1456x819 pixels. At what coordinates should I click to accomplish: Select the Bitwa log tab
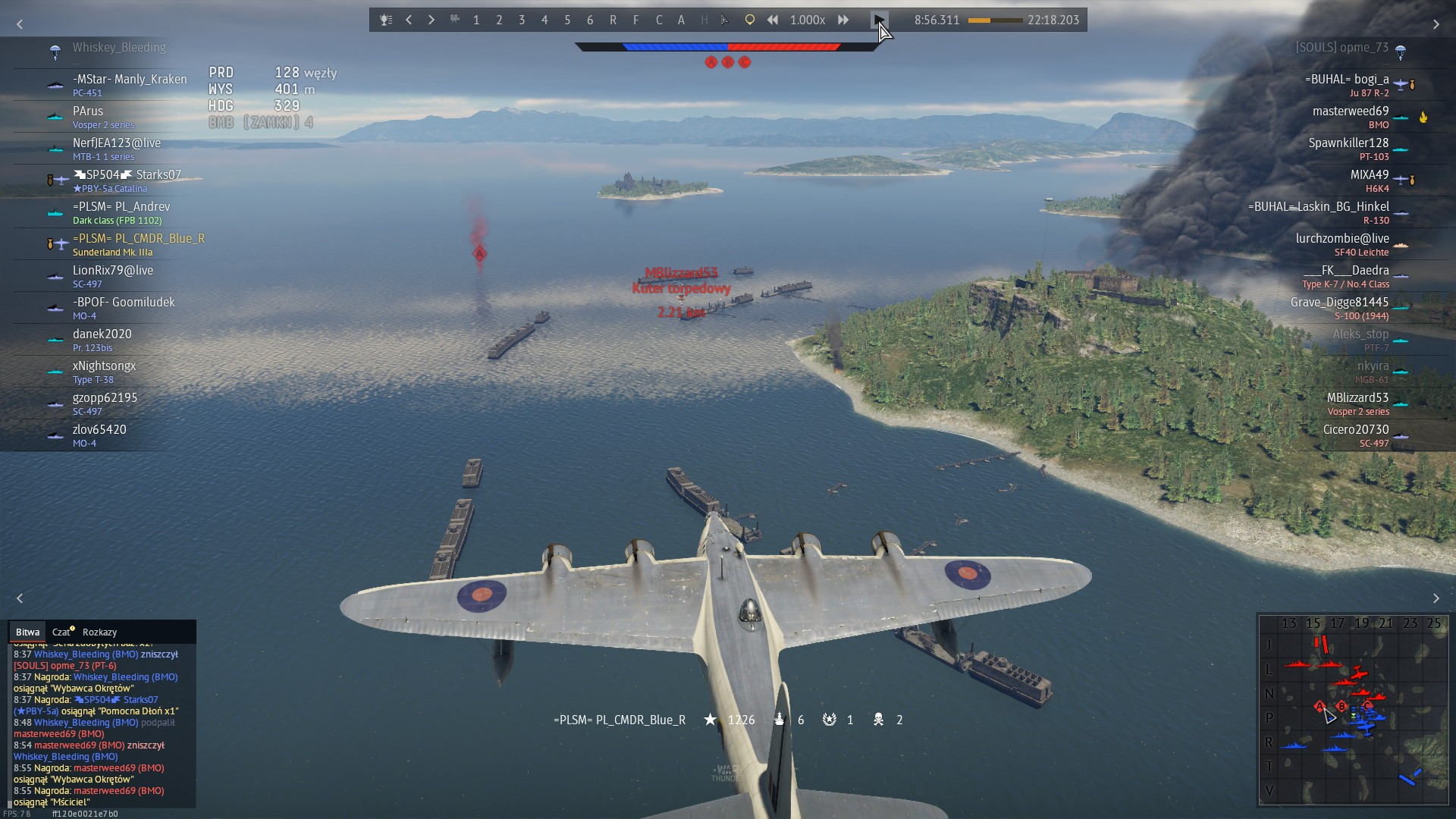pyautogui.click(x=27, y=632)
